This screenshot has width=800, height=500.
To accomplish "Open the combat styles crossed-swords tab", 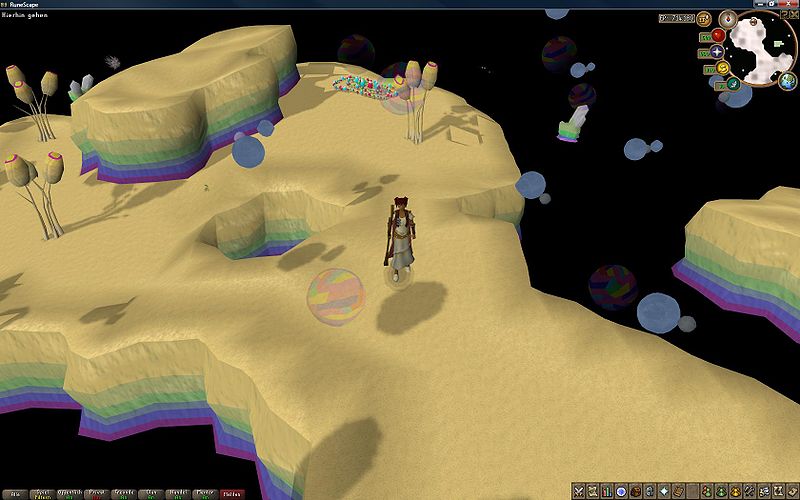I will pos(579,490).
